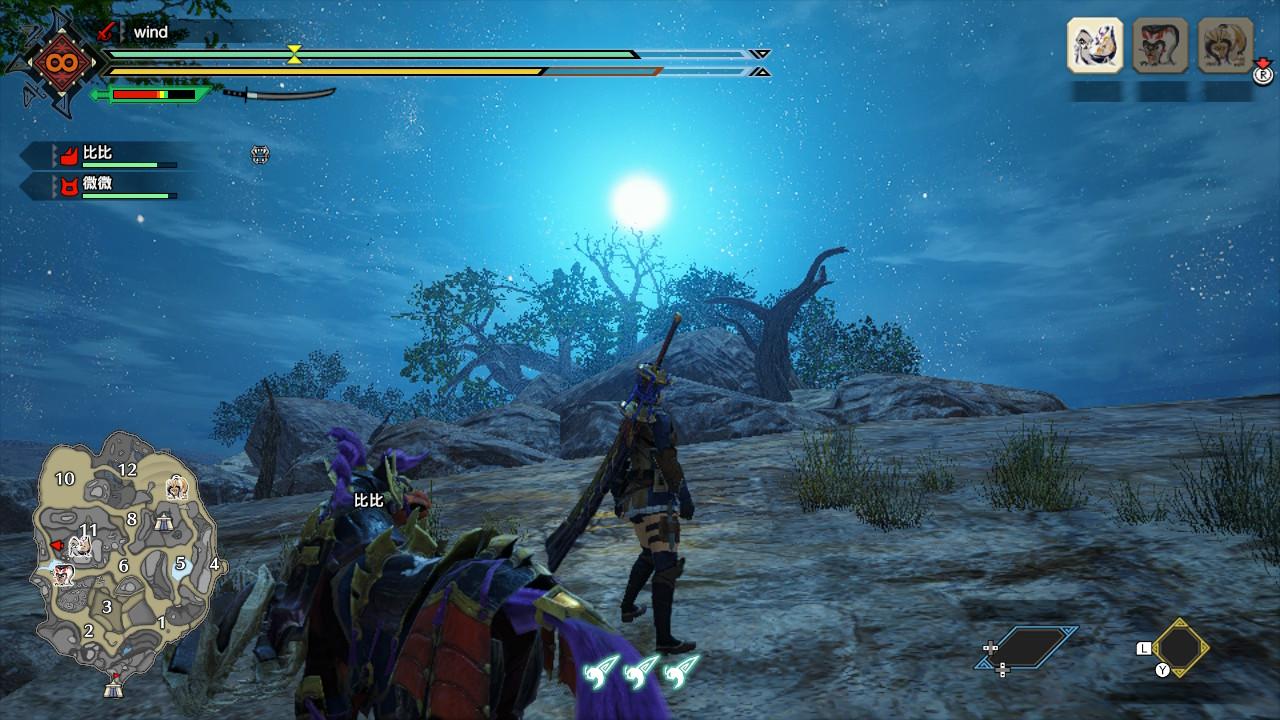Click area 5 on the minimap
This screenshot has width=1280, height=720.
click(x=181, y=564)
